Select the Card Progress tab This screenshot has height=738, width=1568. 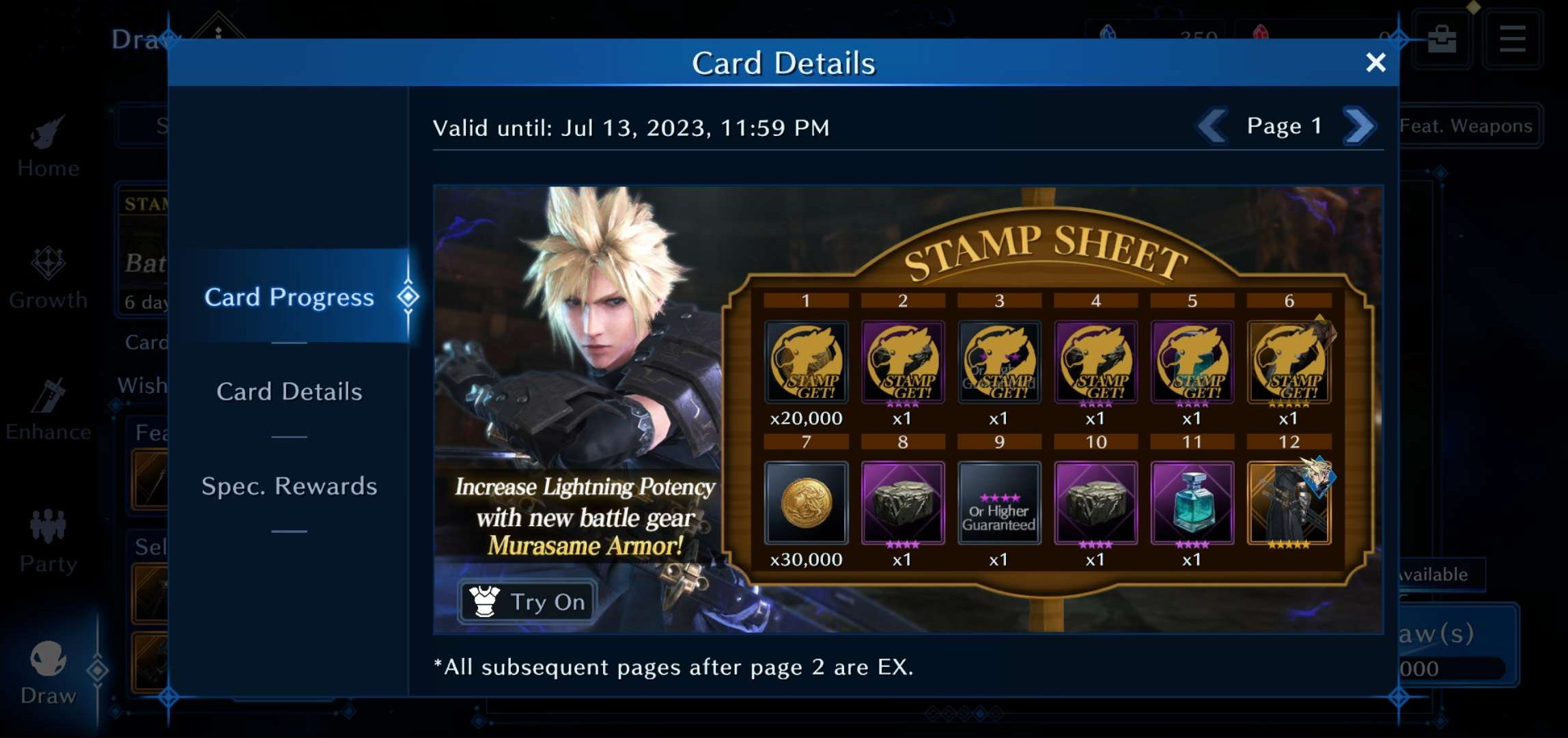[x=290, y=297]
